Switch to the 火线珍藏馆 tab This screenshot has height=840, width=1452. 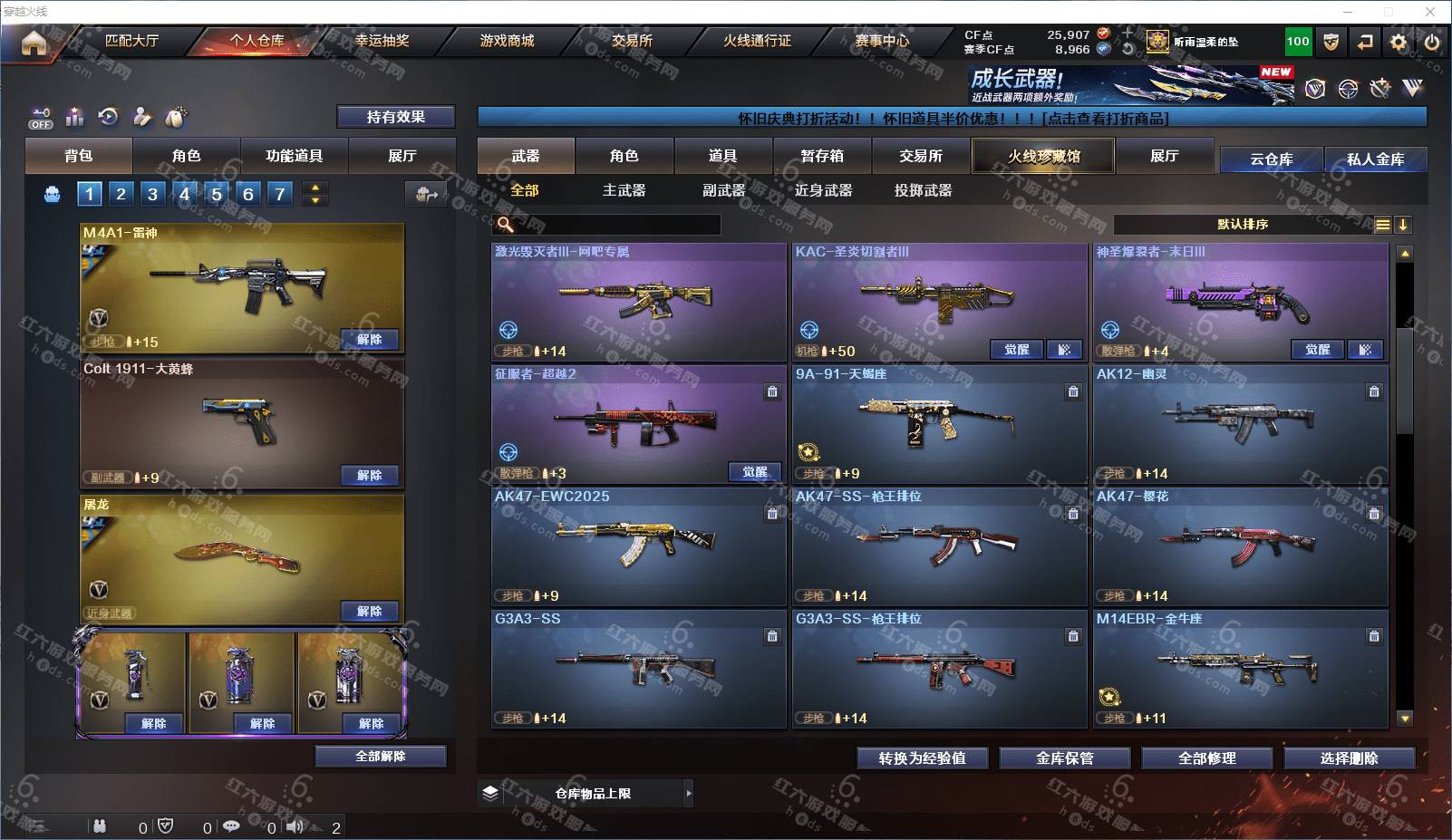coord(1043,156)
